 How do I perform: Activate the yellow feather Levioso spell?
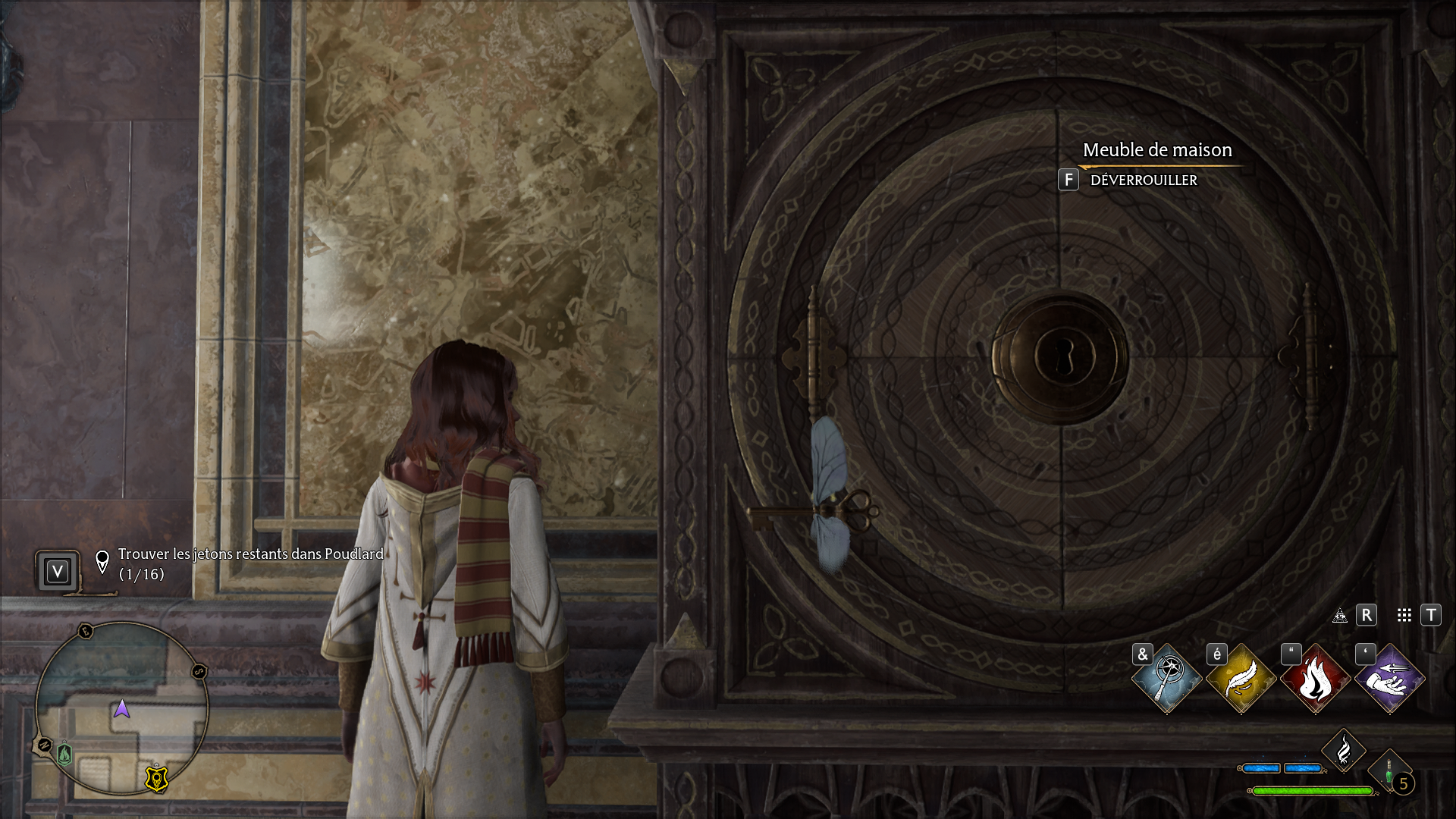click(1241, 679)
